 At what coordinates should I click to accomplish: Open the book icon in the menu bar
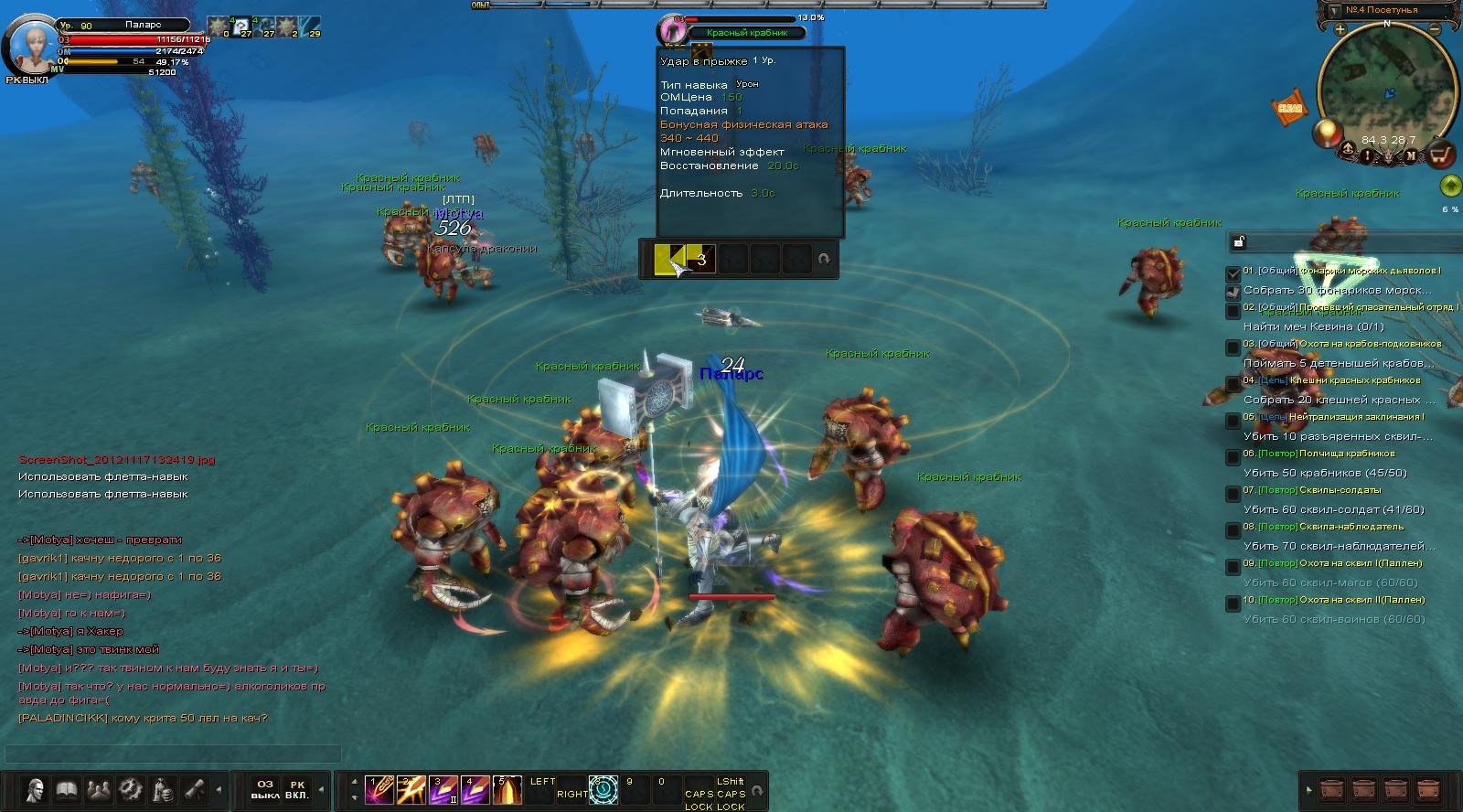click(67, 789)
